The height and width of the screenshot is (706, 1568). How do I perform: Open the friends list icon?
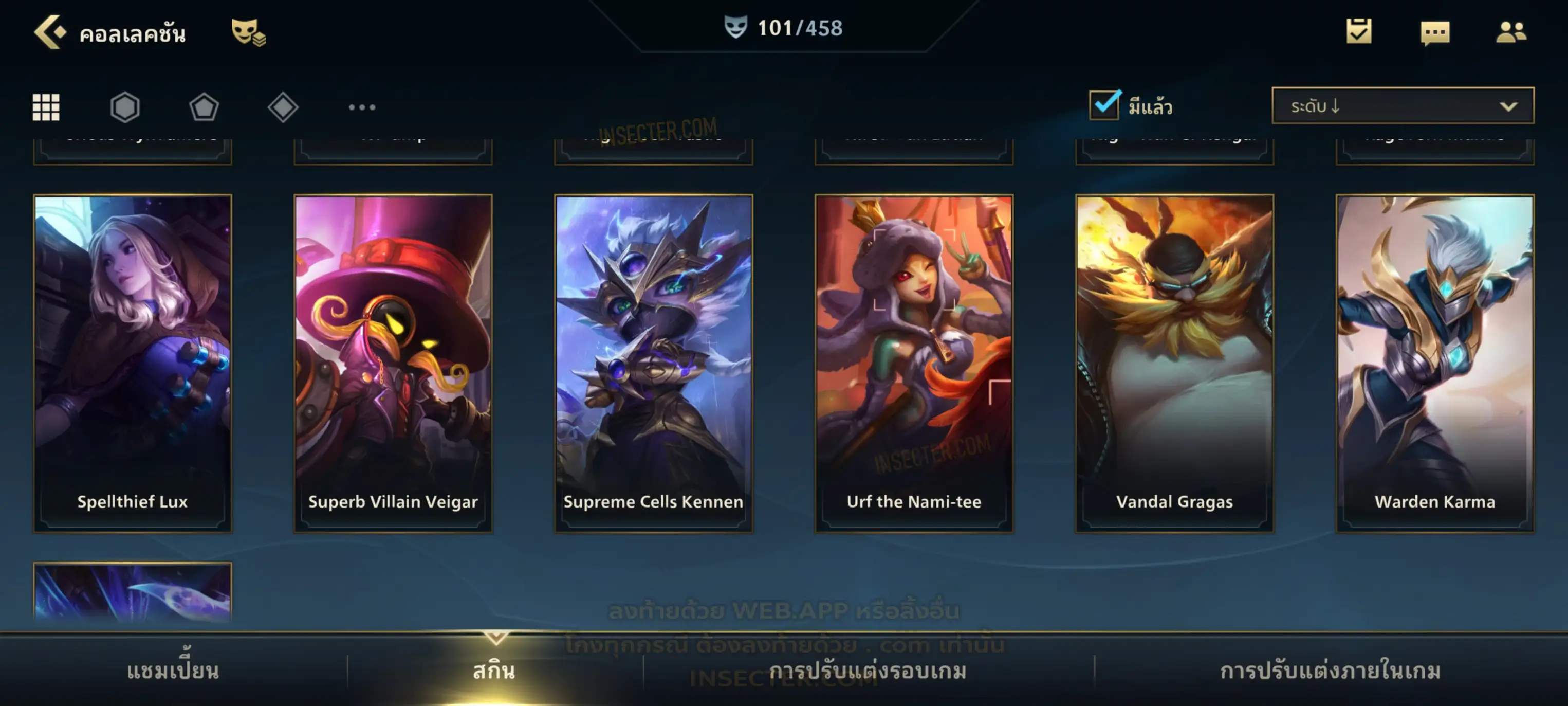[x=1510, y=32]
